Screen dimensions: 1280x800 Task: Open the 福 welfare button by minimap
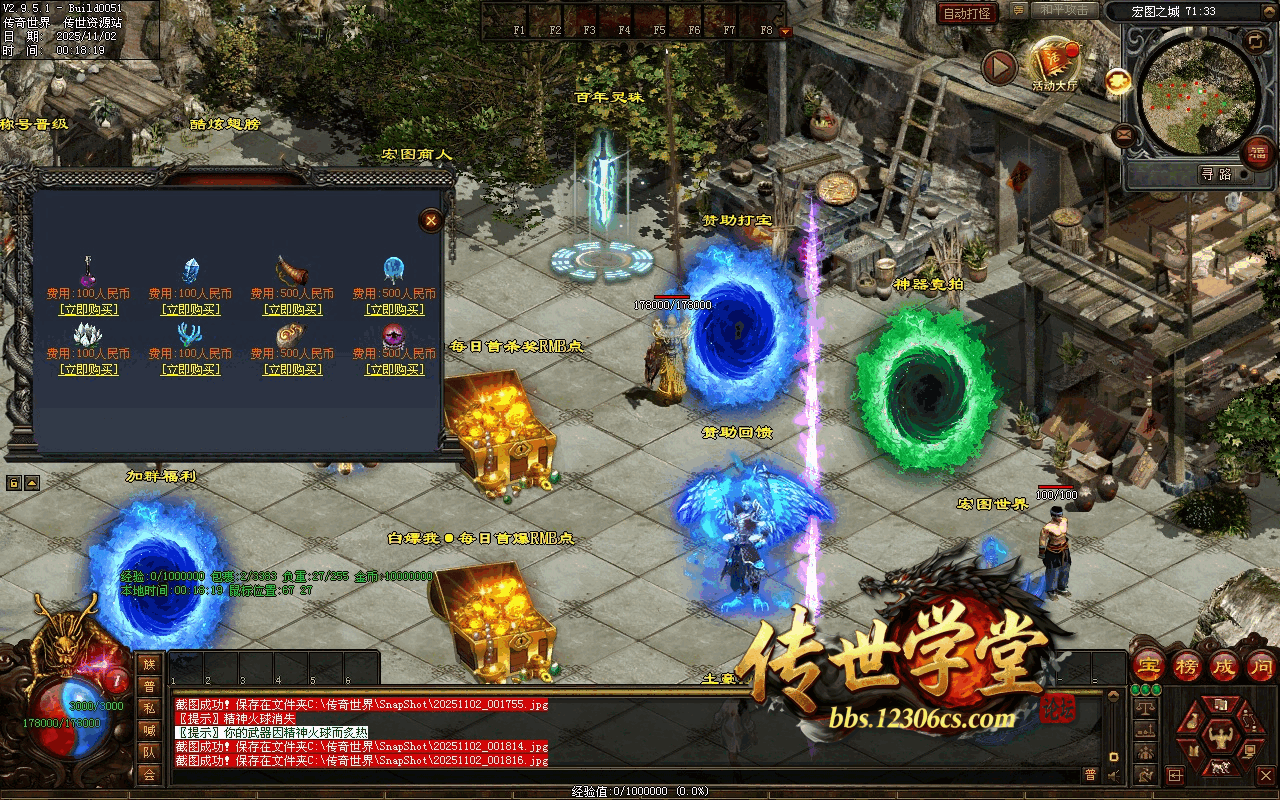point(1257,152)
